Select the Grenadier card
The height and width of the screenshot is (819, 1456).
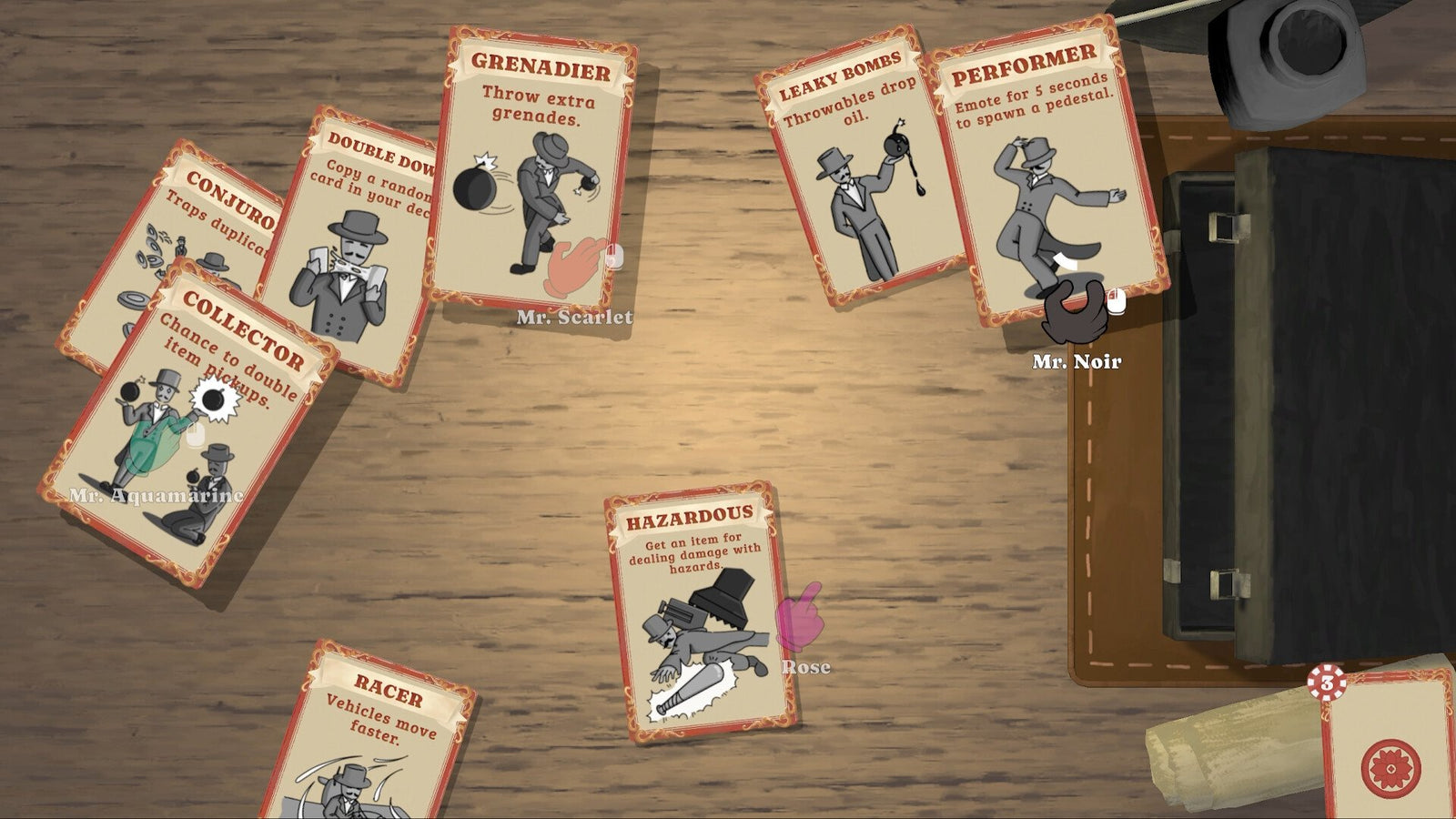click(x=536, y=164)
